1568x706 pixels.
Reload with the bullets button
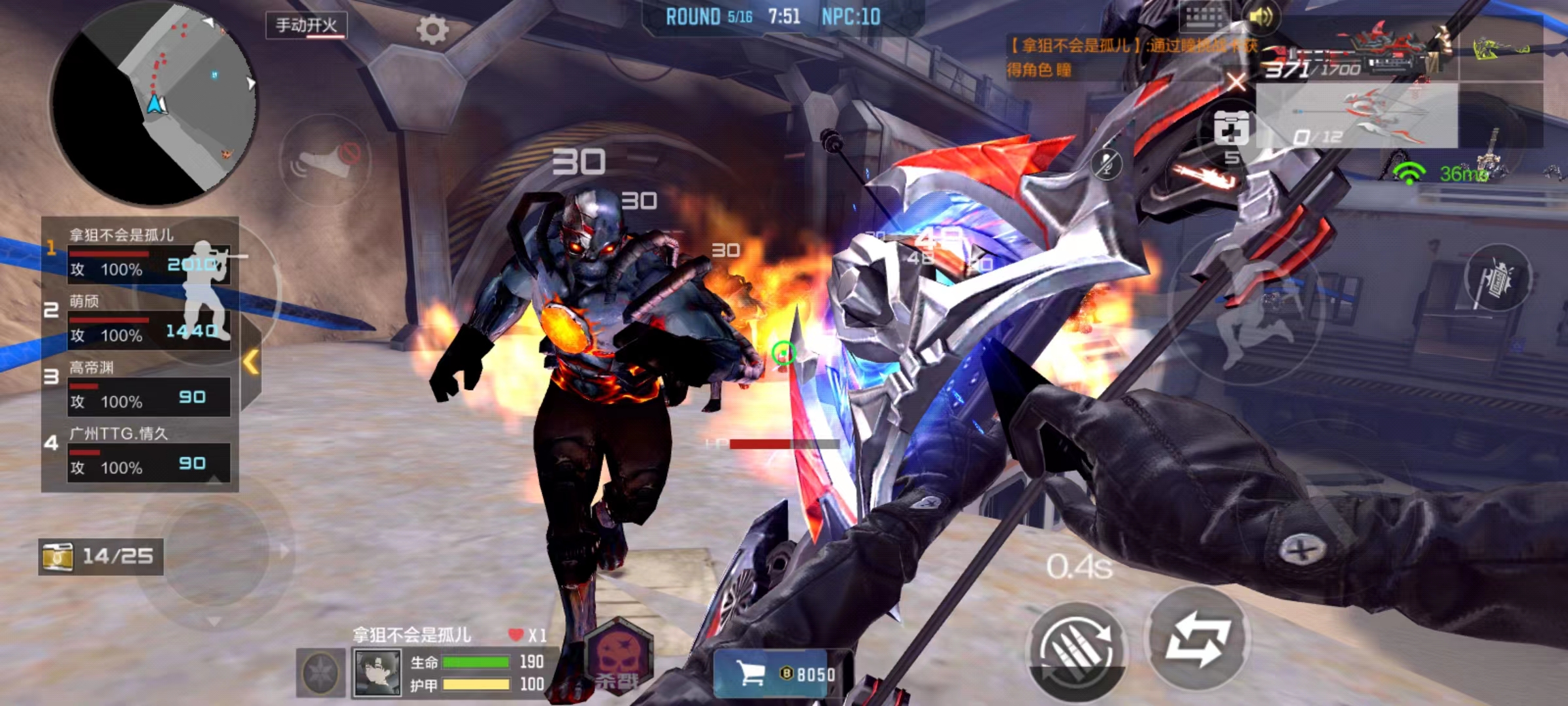point(1077,648)
